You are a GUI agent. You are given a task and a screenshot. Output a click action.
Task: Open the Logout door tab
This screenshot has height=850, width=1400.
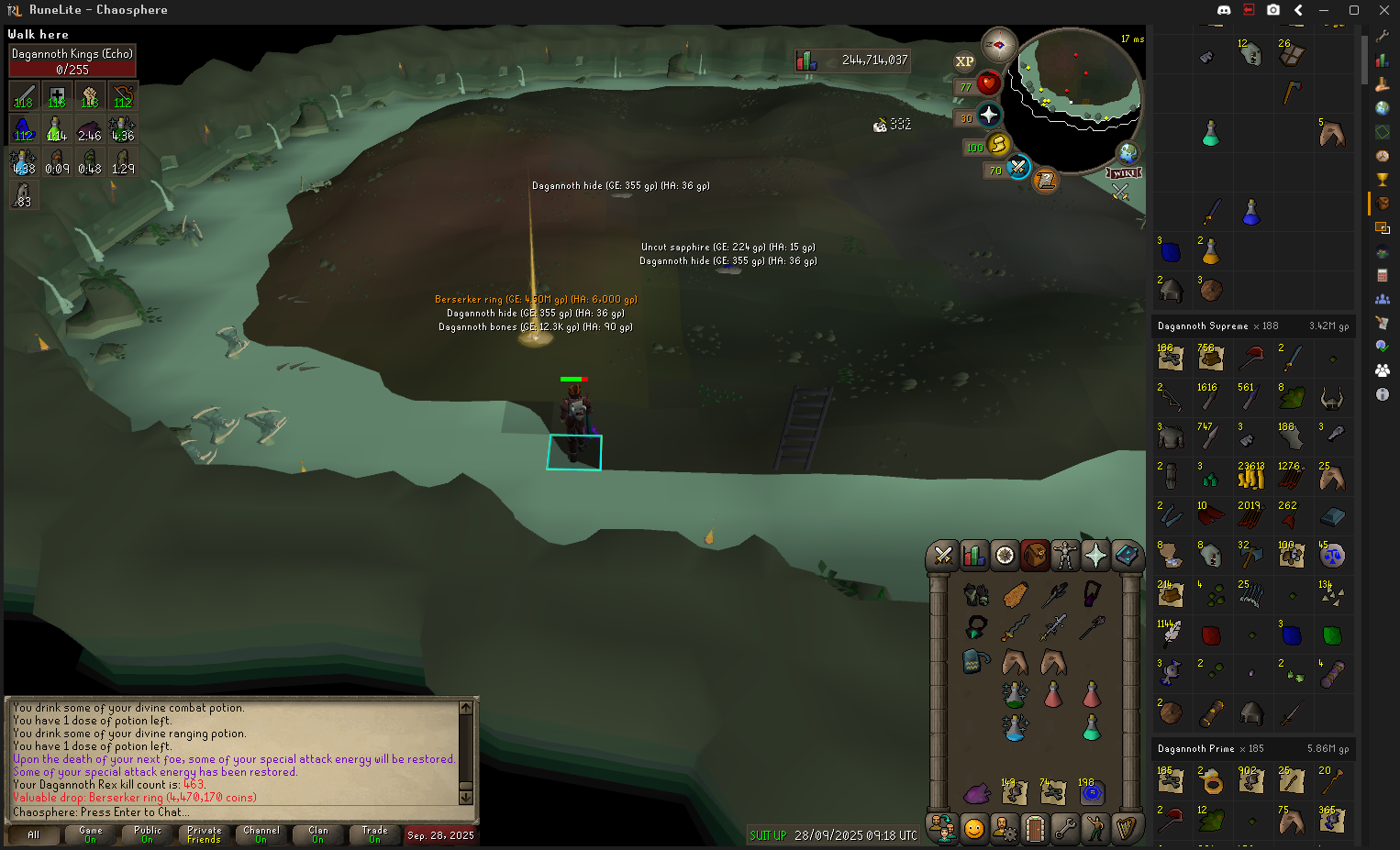pos(1035,829)
